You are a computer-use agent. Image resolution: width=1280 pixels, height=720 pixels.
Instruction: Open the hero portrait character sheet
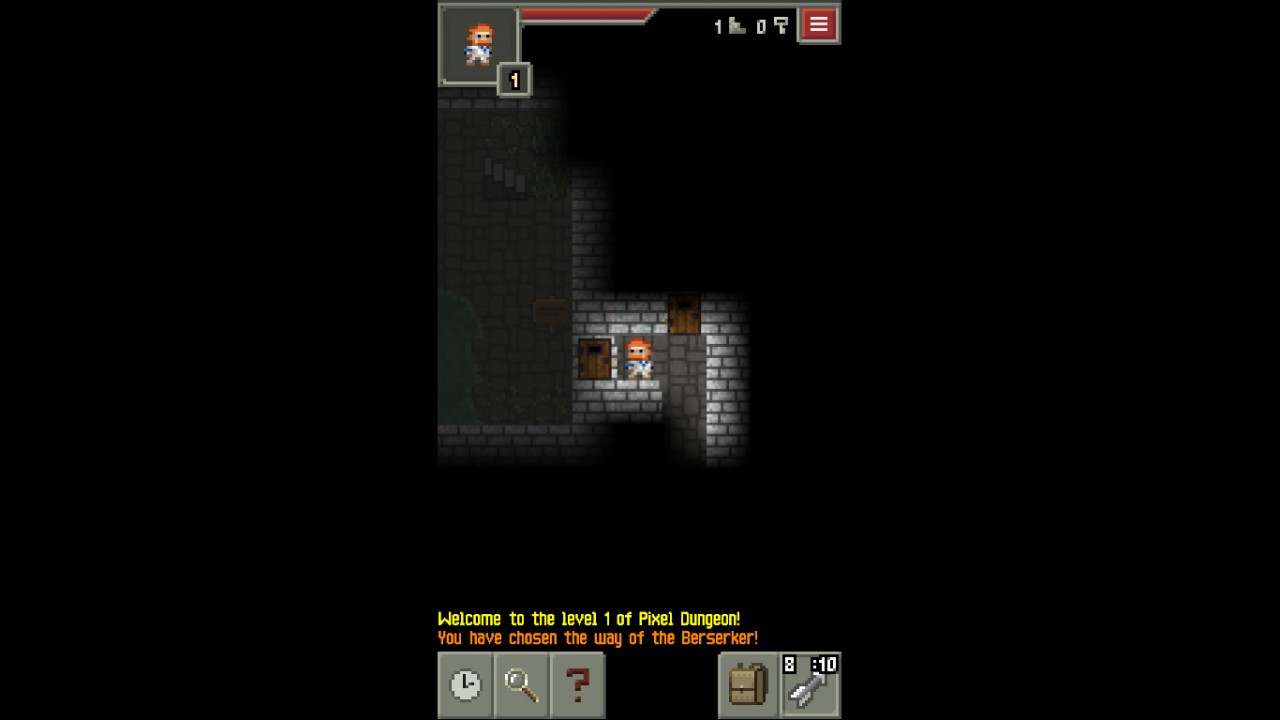coord(479,44)
